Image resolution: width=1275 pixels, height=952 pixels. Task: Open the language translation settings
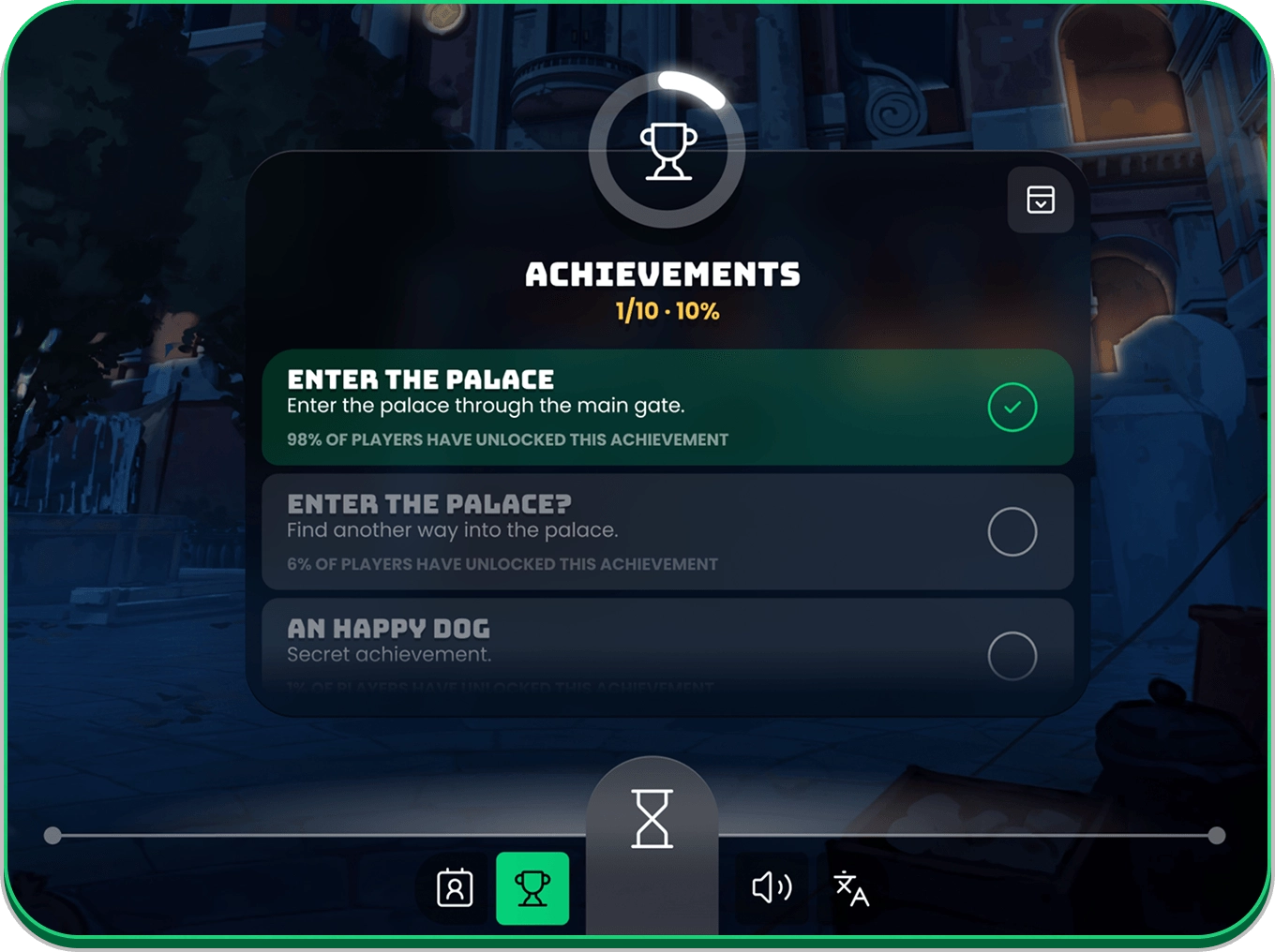pyautogui.click(x=851, y=888)
